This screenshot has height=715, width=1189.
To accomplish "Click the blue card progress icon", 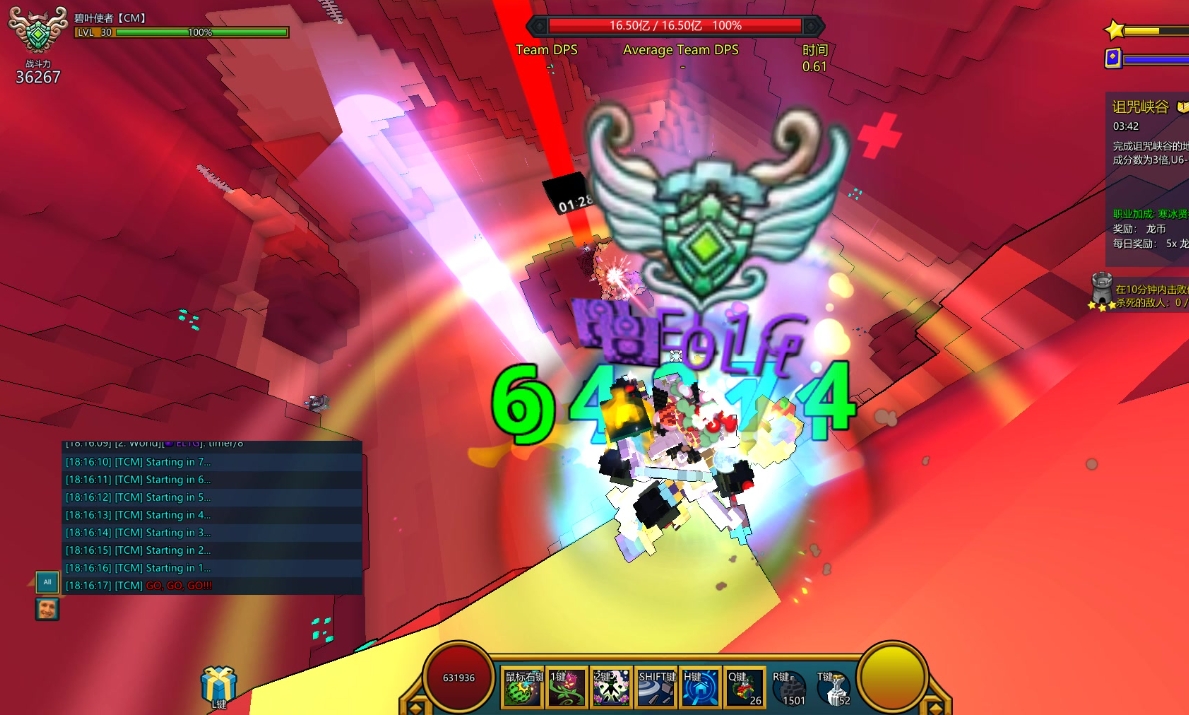I will (1112, 59).
